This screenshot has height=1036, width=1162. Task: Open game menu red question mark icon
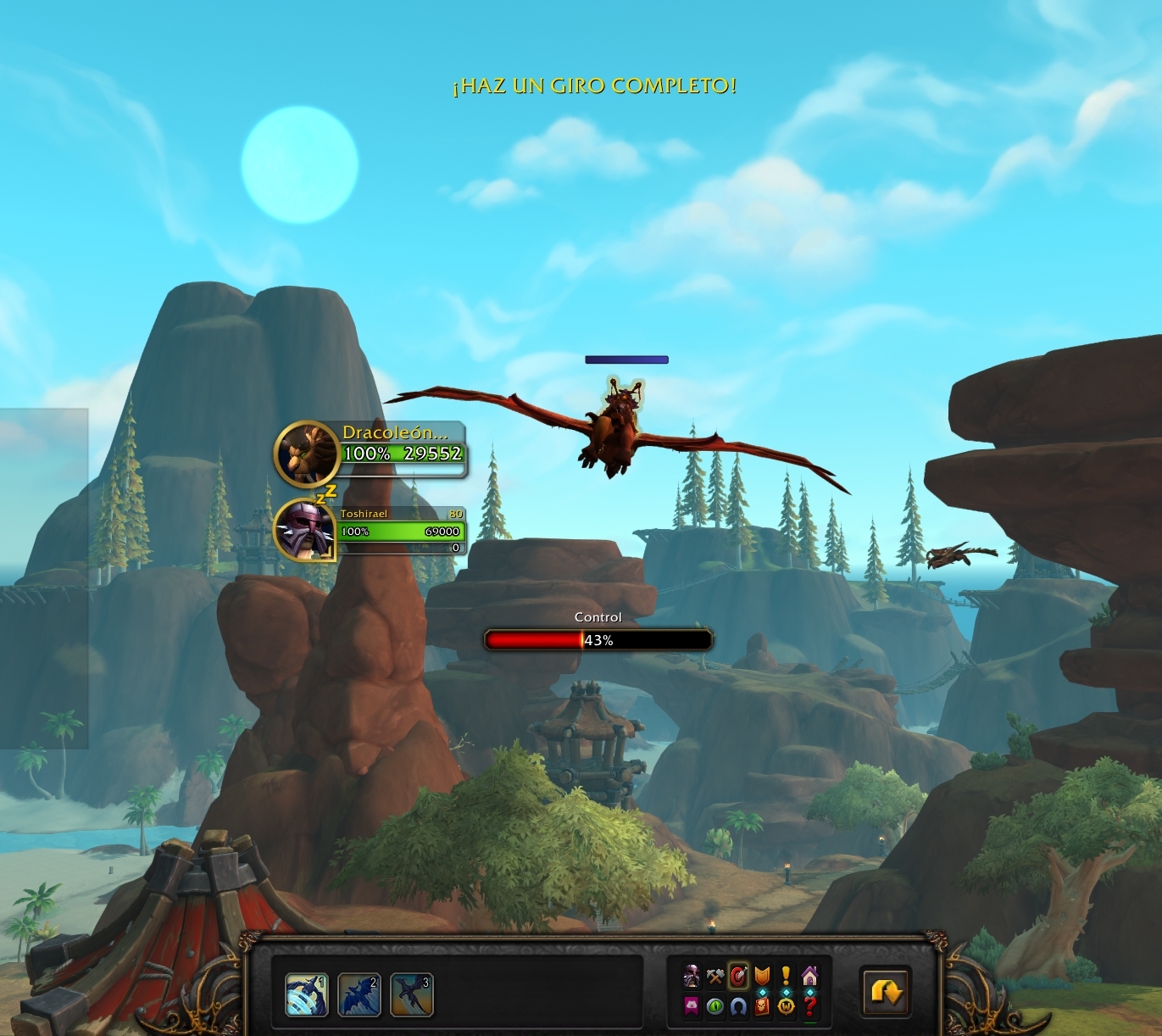[809, 1005]
